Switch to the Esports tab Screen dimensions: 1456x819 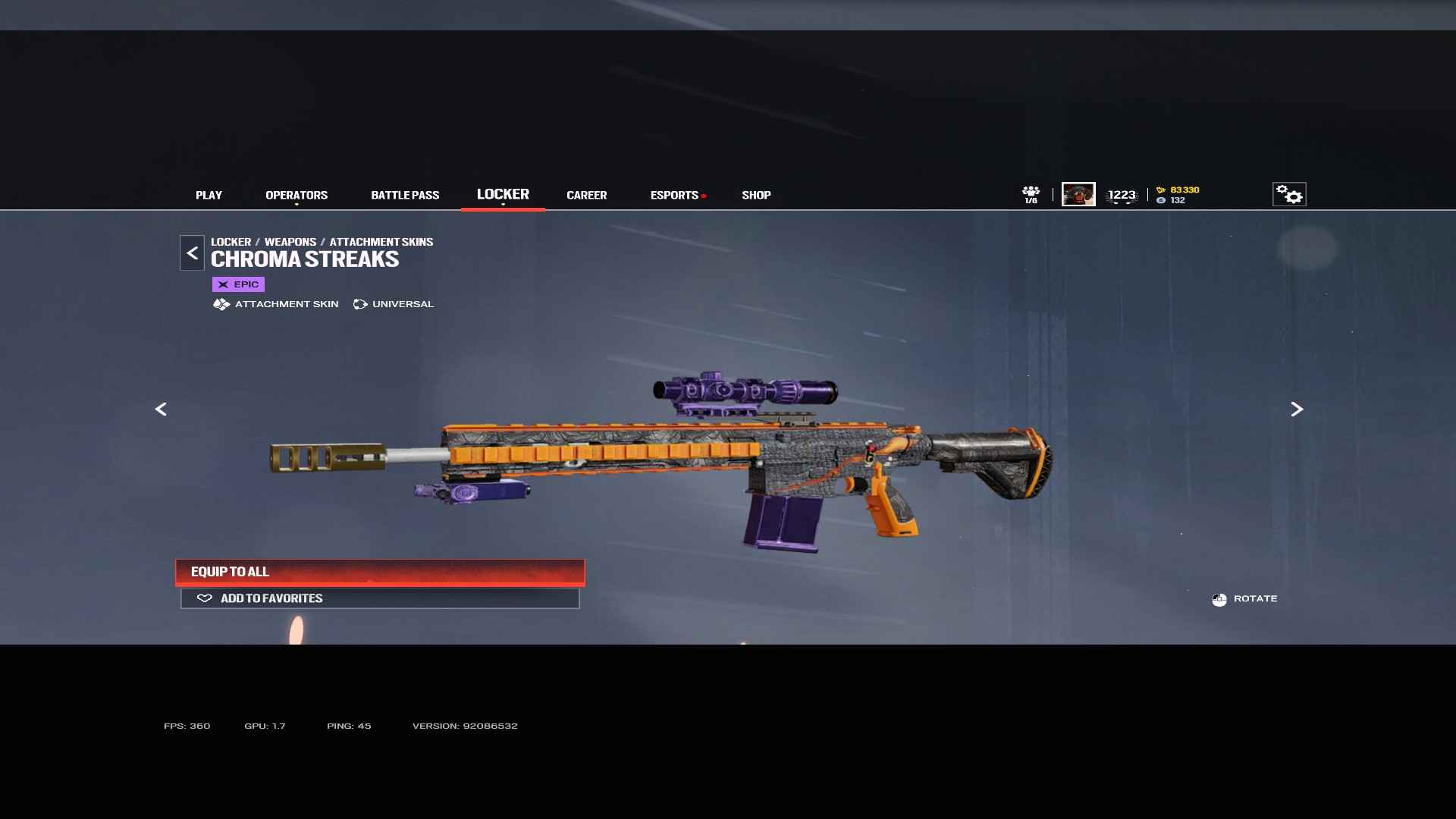pos(674,195)
